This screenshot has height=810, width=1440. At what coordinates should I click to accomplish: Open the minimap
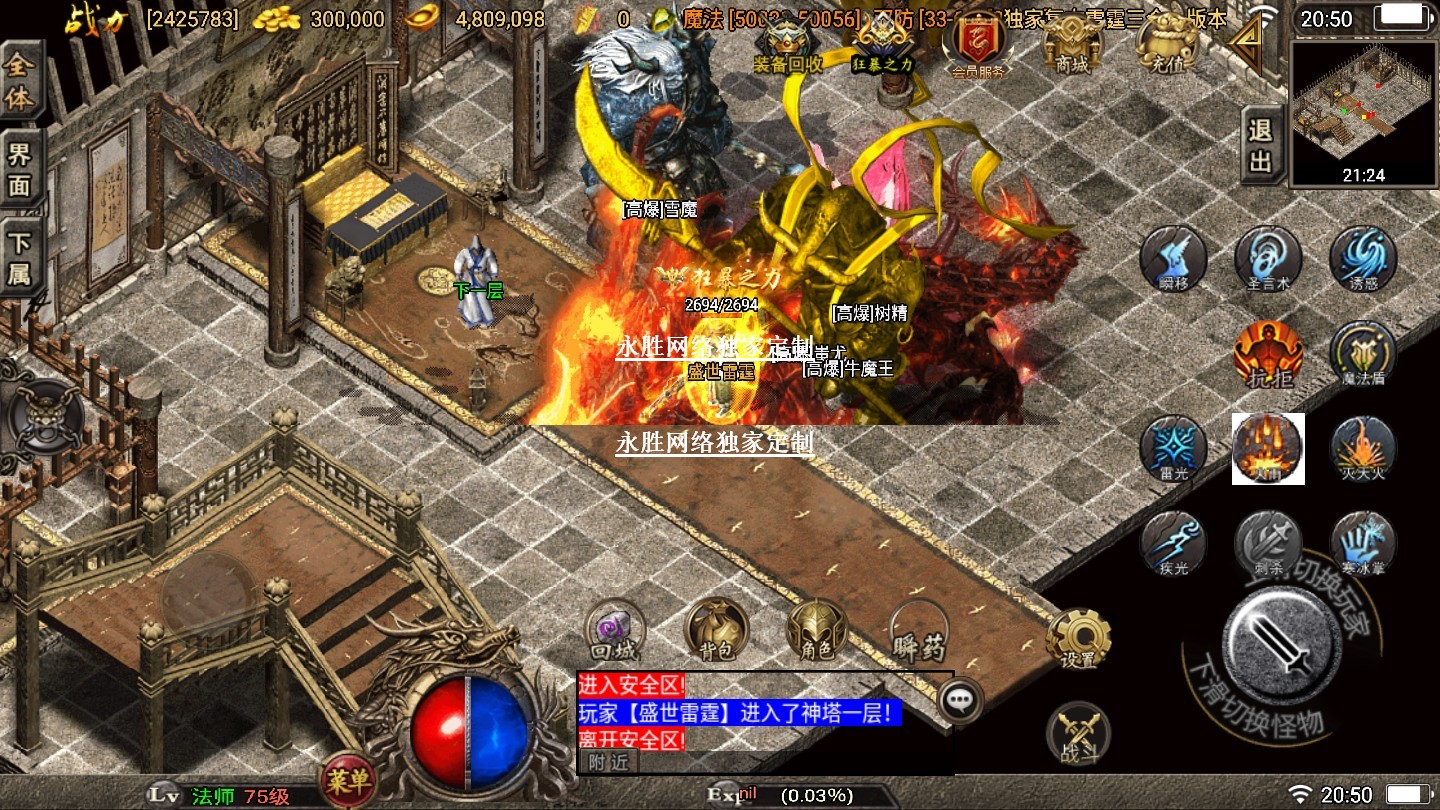click(x=1363, y=110)
